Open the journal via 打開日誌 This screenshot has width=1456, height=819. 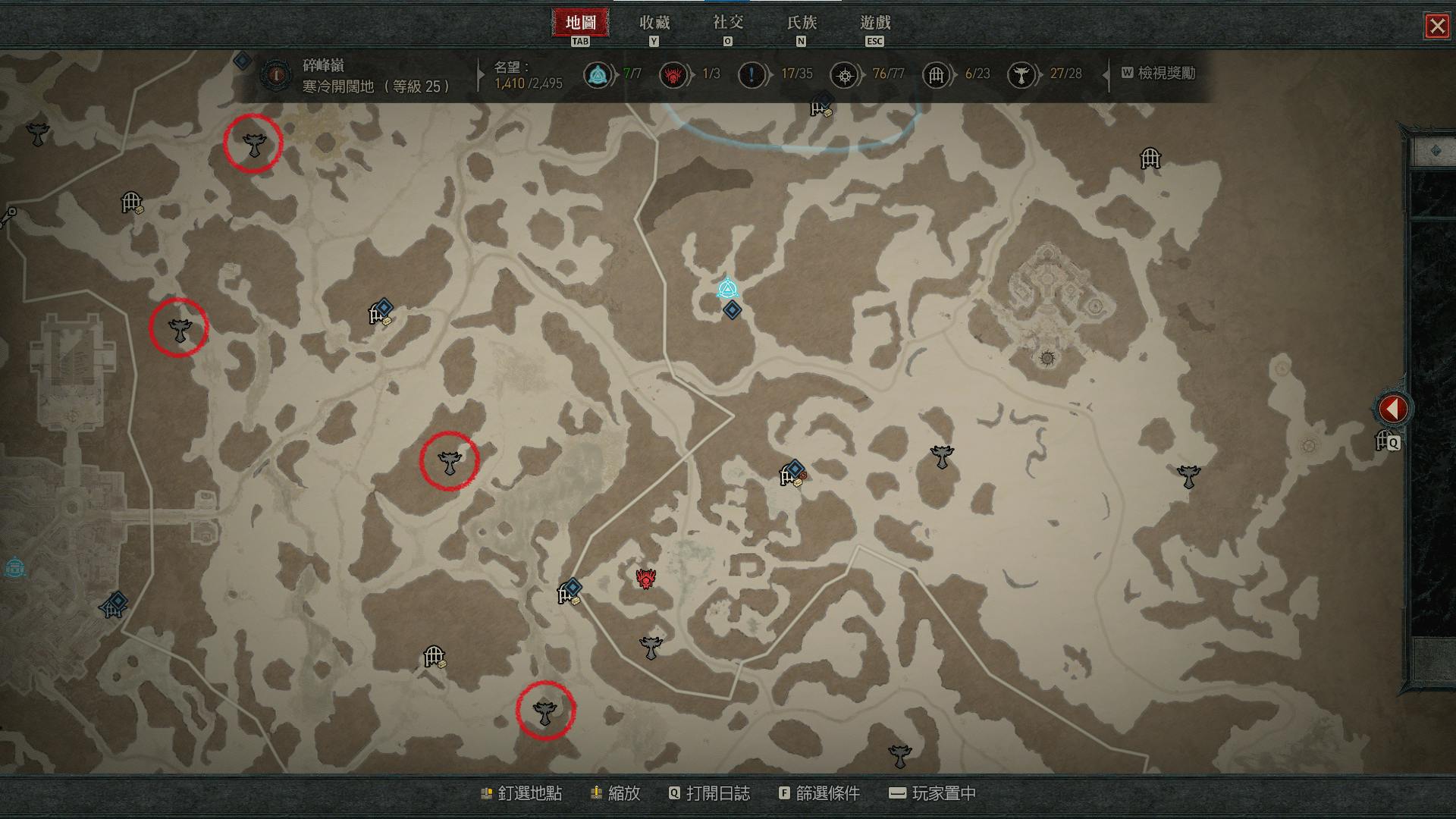coord(709,793)
